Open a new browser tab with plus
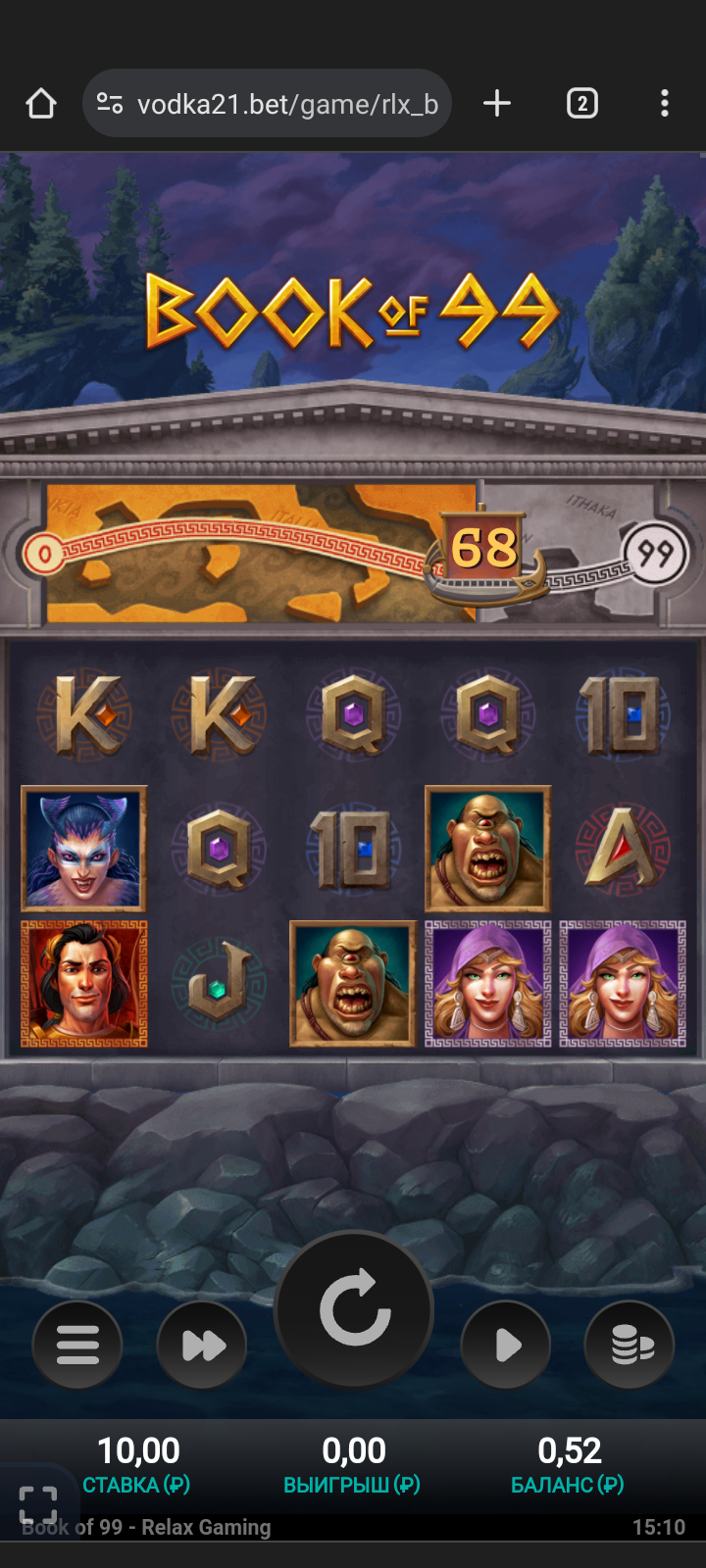The height and width of the screenshot is (1568, 706). coord(497,104)
